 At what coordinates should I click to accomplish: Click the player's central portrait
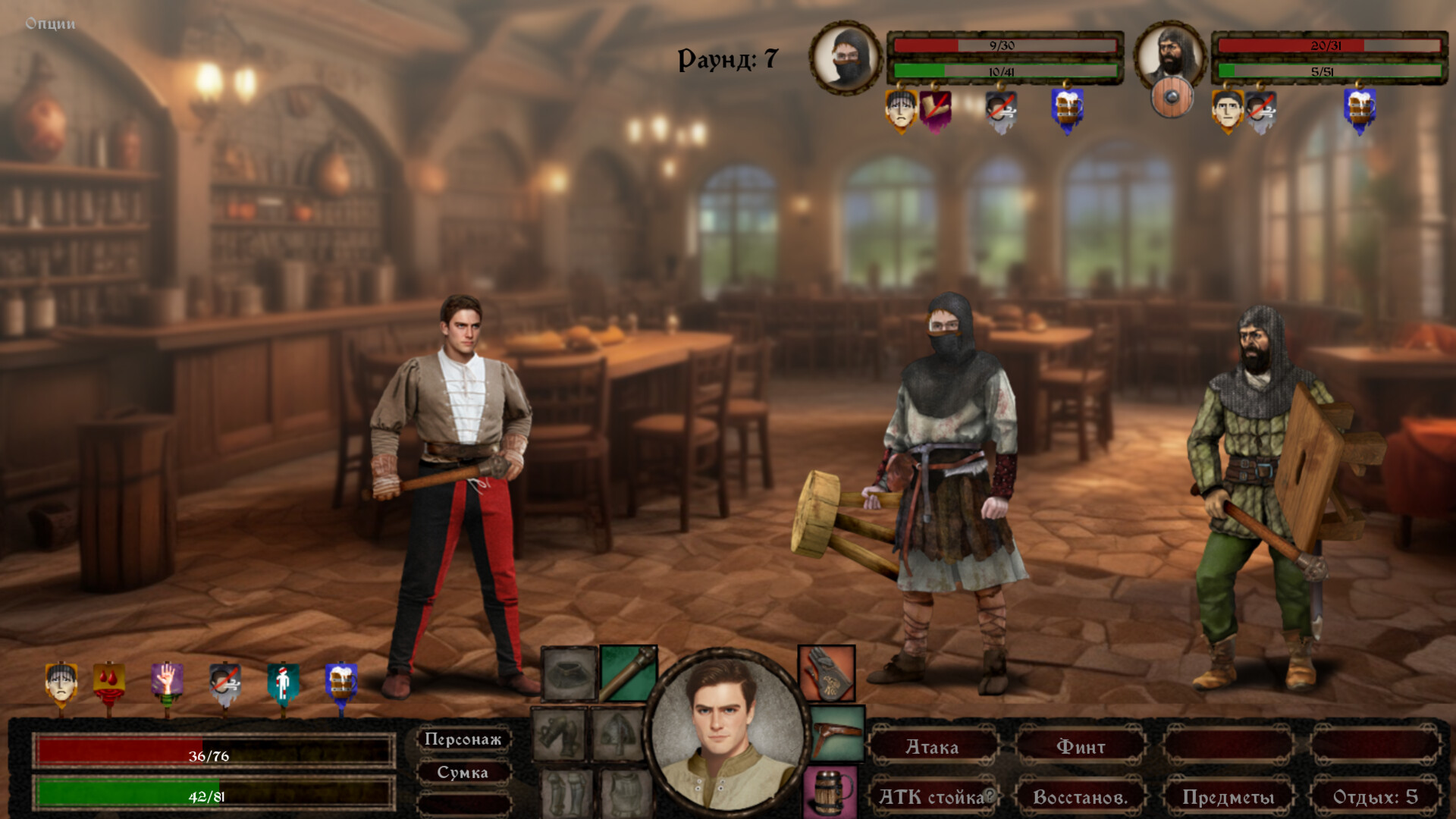tap(726, 733)
